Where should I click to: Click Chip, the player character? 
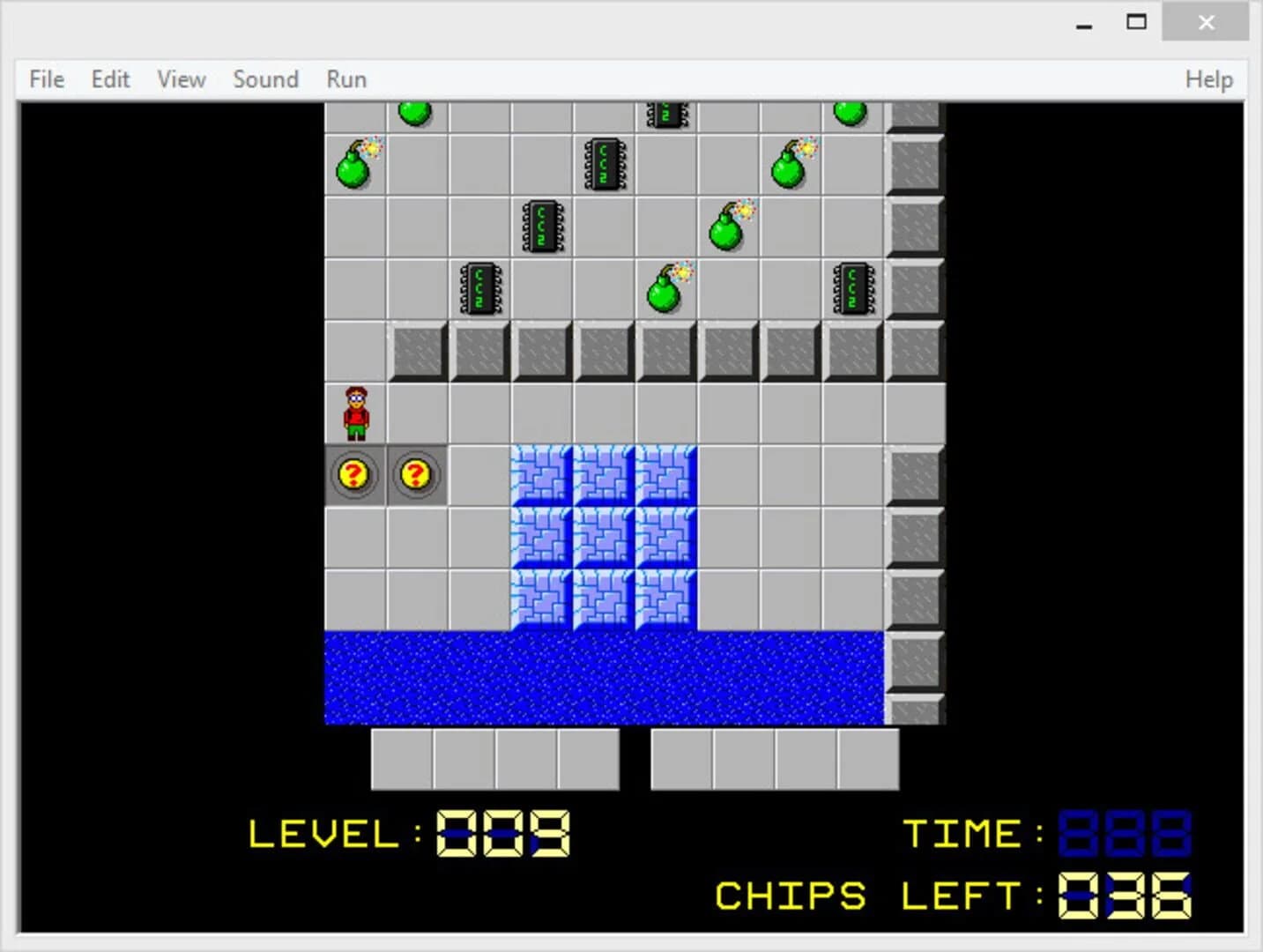click(x=355, y=414)
